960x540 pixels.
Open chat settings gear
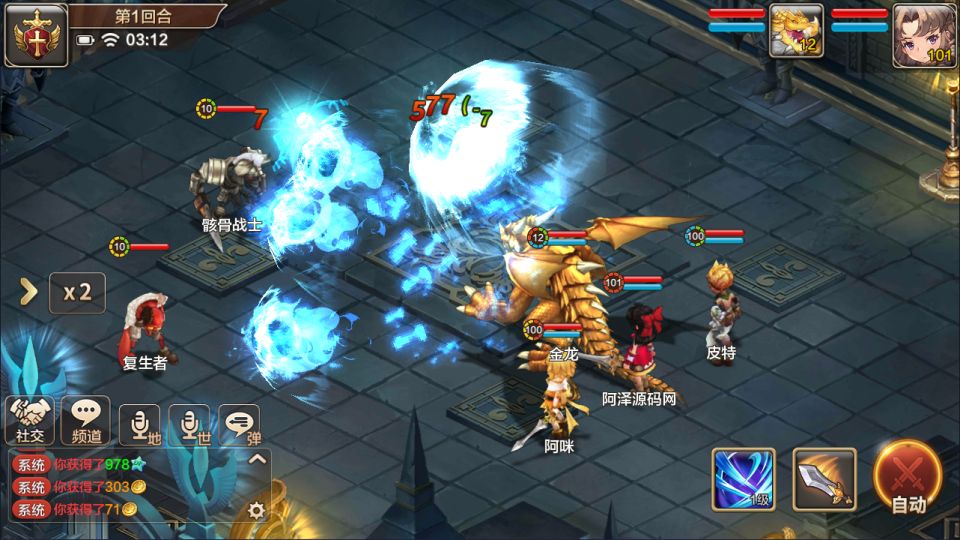coord(257,510)
